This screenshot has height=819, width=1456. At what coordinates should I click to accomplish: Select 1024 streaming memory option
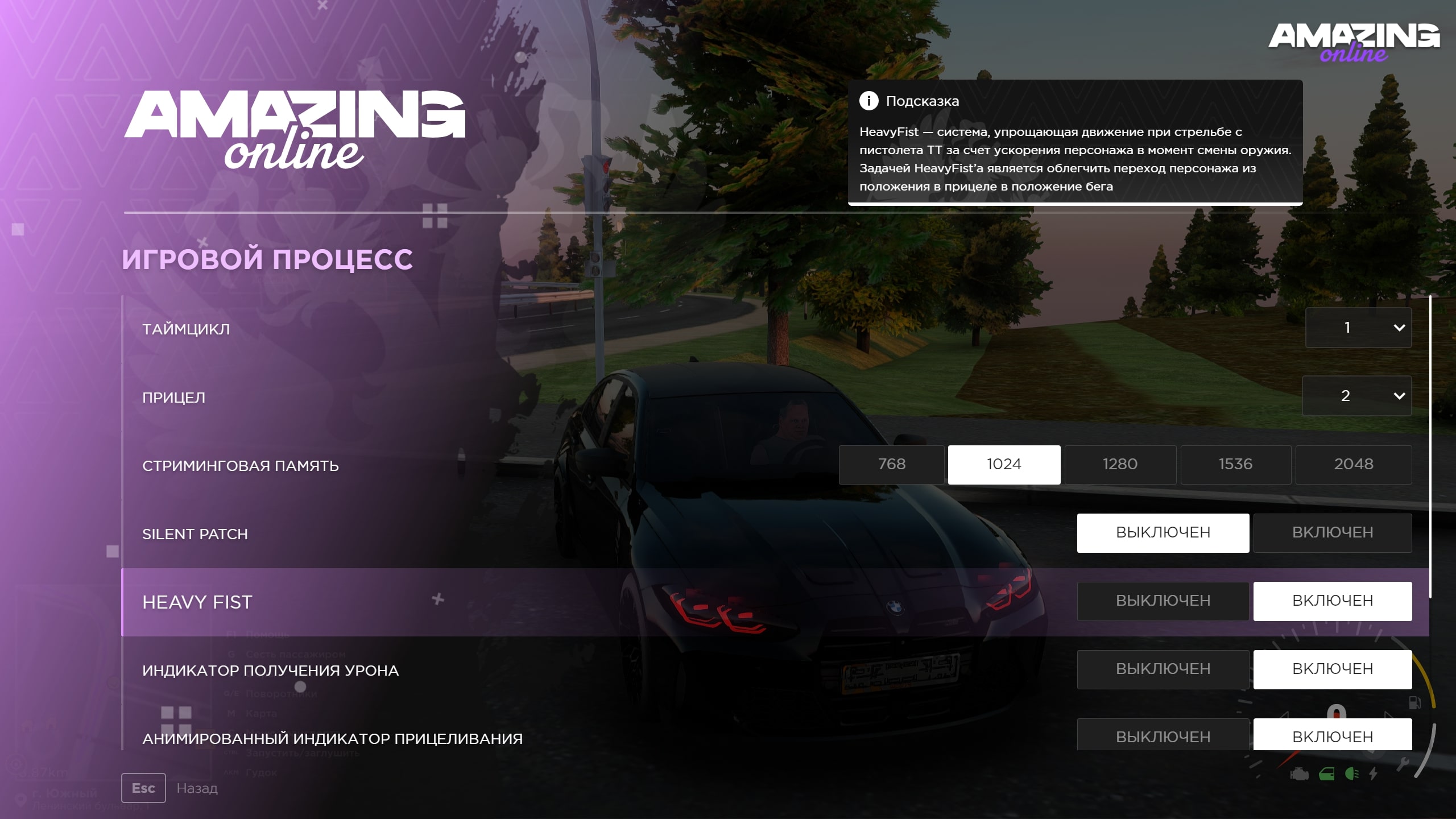[x=1004, y=465]
